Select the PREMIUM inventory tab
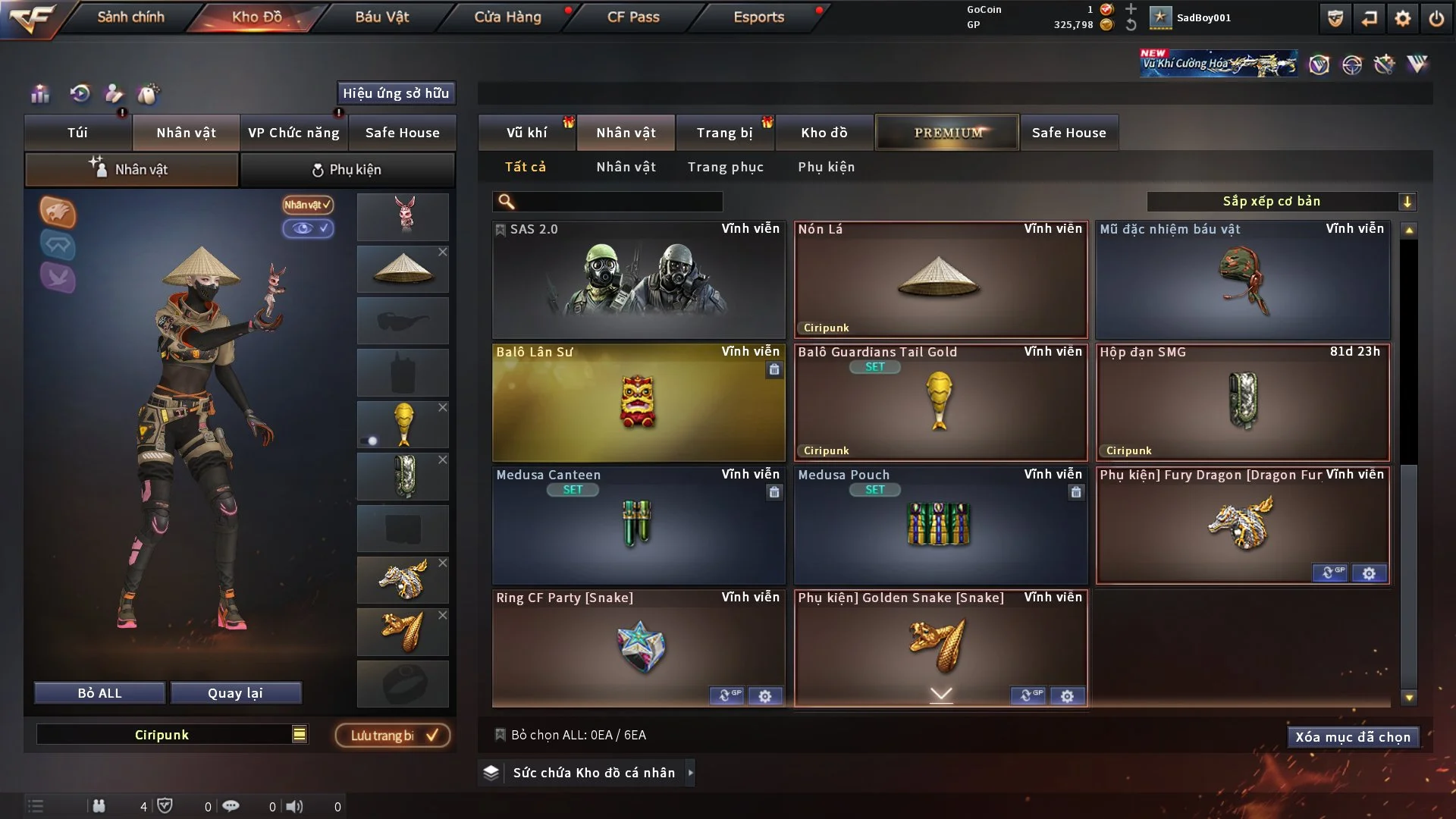This screenshot has width=1456, height=819. [947, 133]
